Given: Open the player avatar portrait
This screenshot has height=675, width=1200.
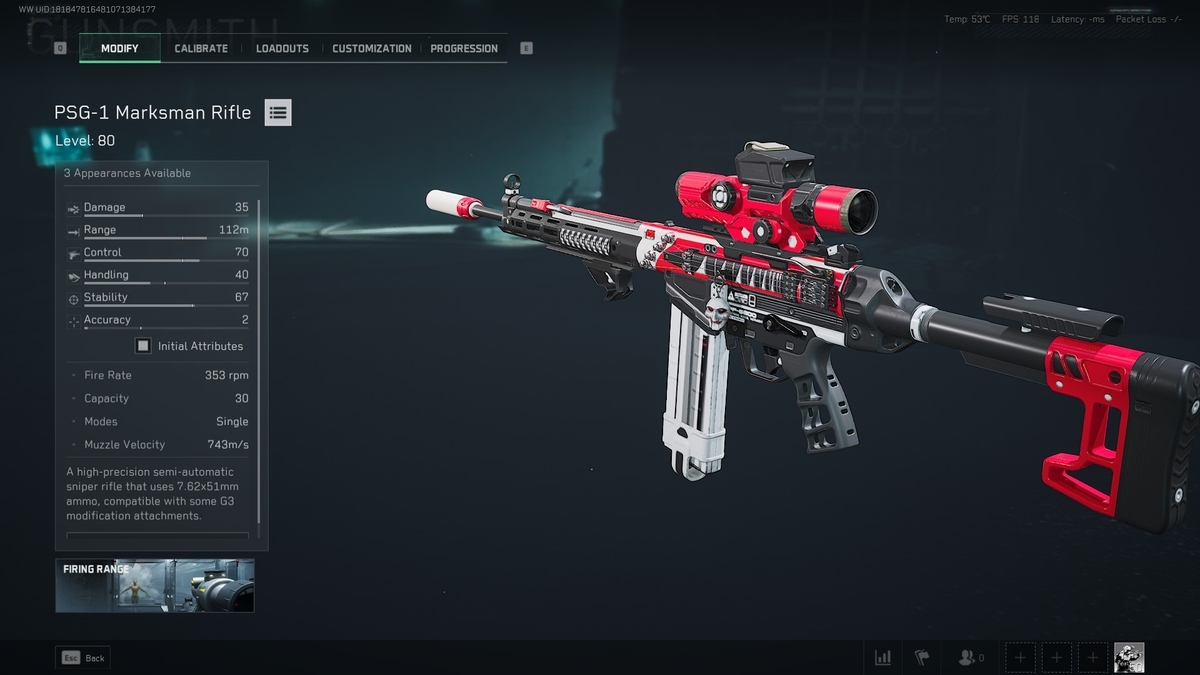Looking at the screenshot, I should click(x=1129, y=657).
